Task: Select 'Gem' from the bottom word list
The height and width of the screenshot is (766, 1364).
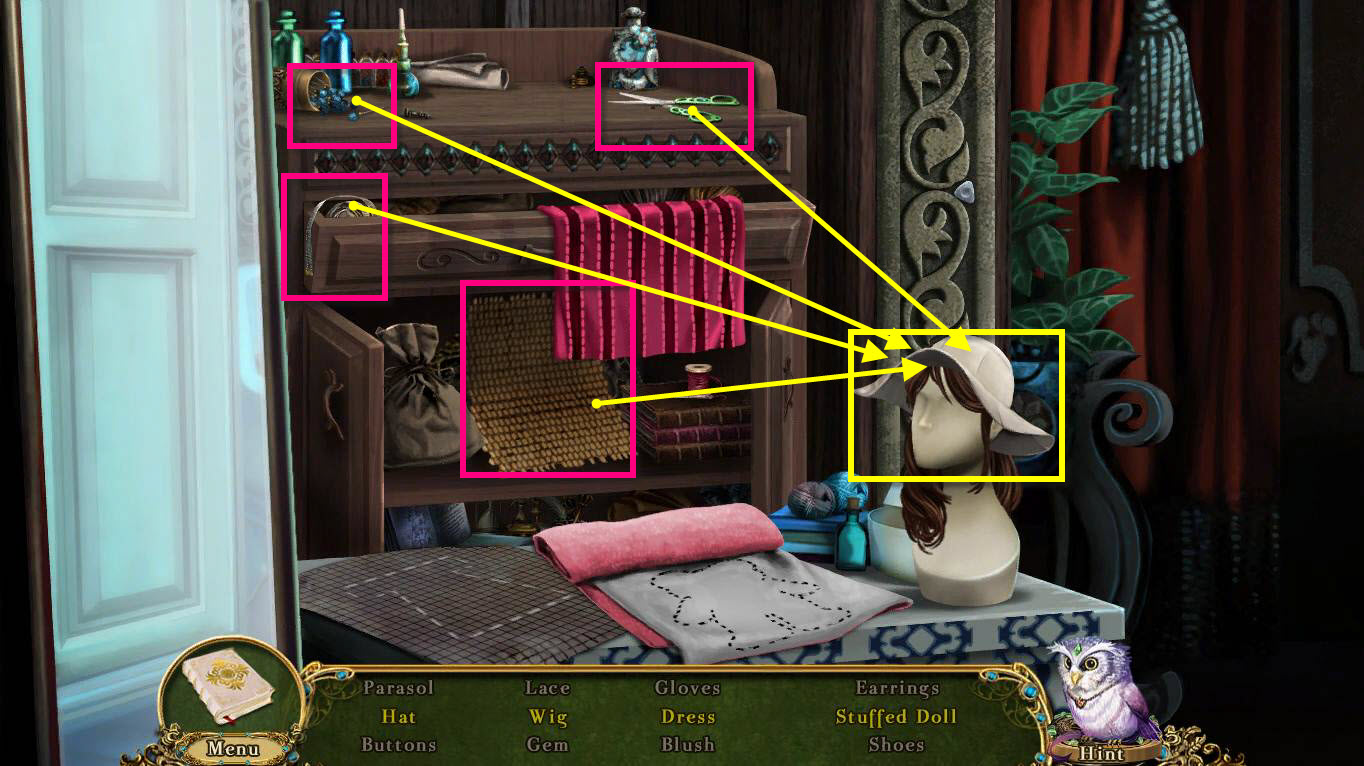Action: point(549,745)
